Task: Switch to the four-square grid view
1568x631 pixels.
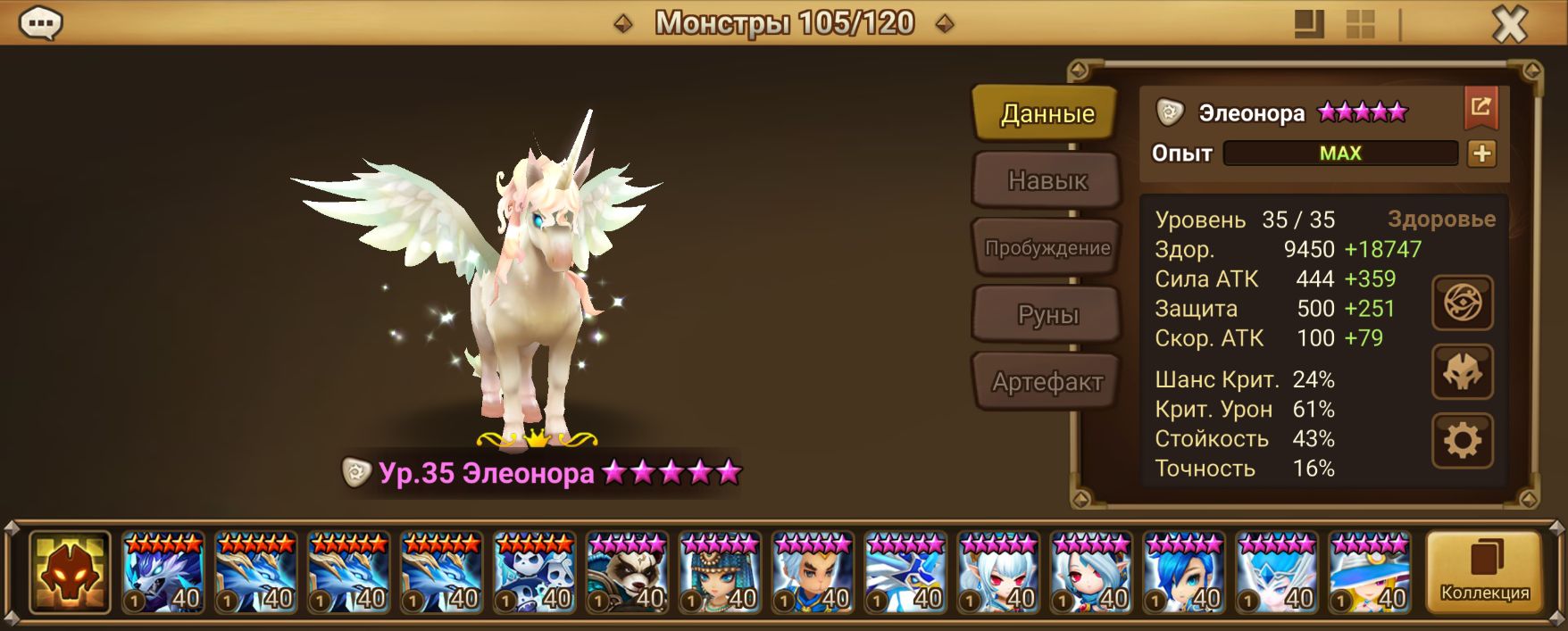Action: coord(1360,24)
